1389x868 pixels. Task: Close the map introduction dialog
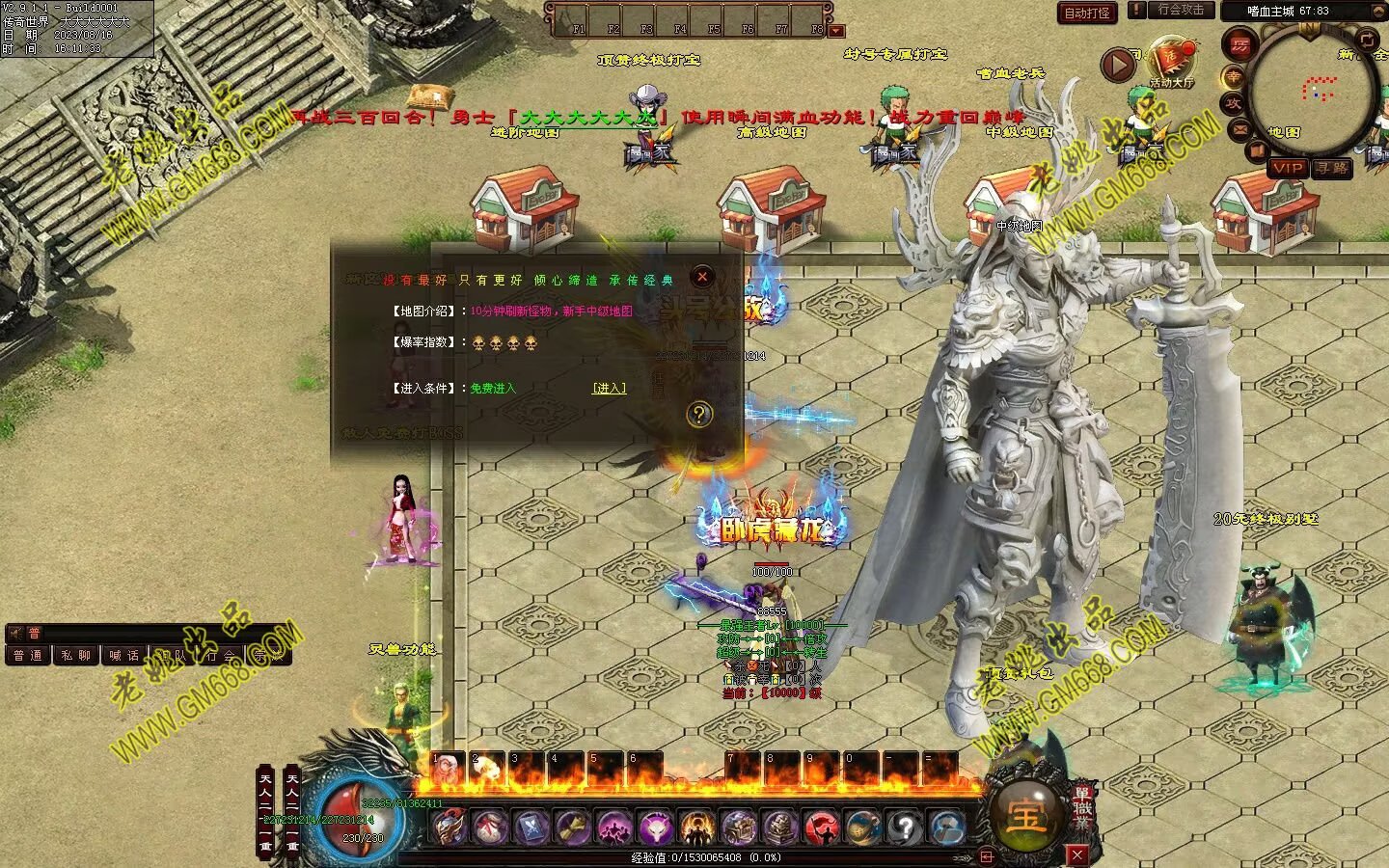702,277
